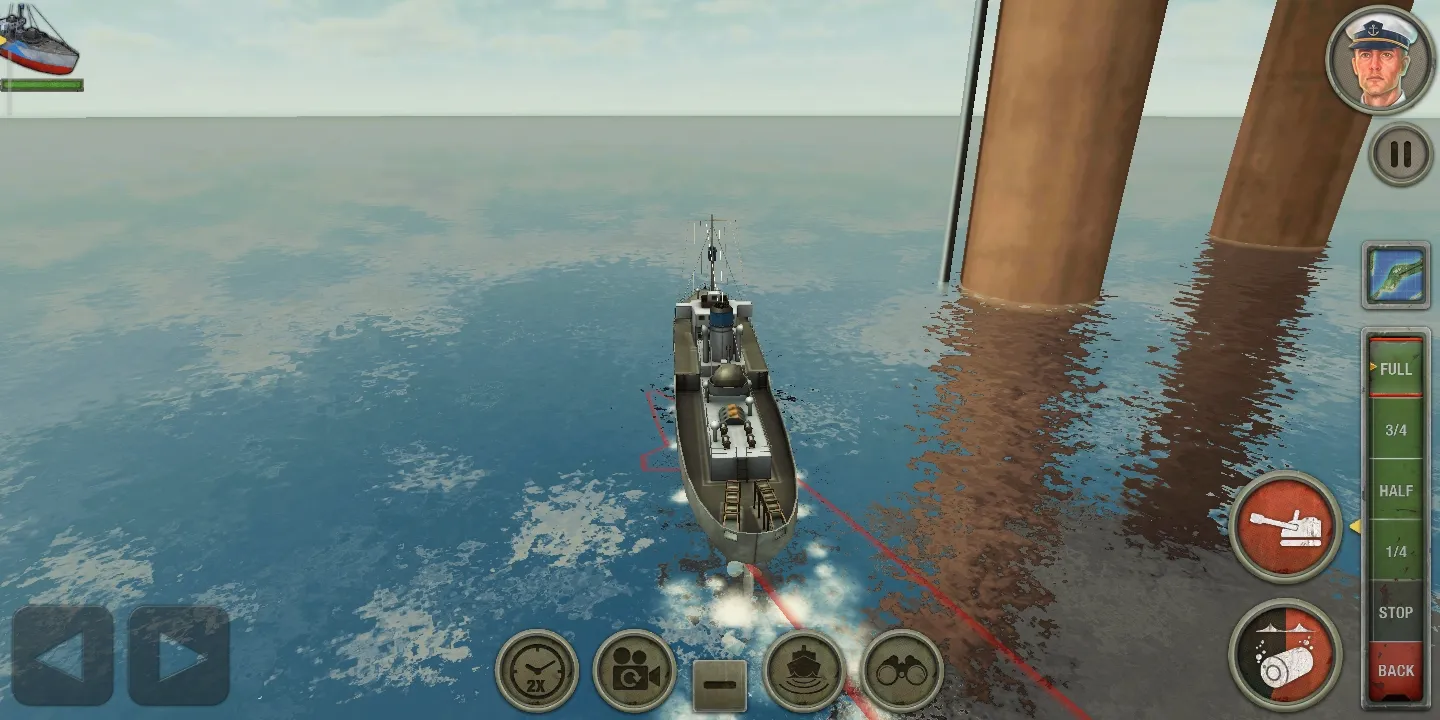Activate the ship sonar icon
Image resolution: width=1440 pixels, height=720 pixels.
[x=804, y=671]
